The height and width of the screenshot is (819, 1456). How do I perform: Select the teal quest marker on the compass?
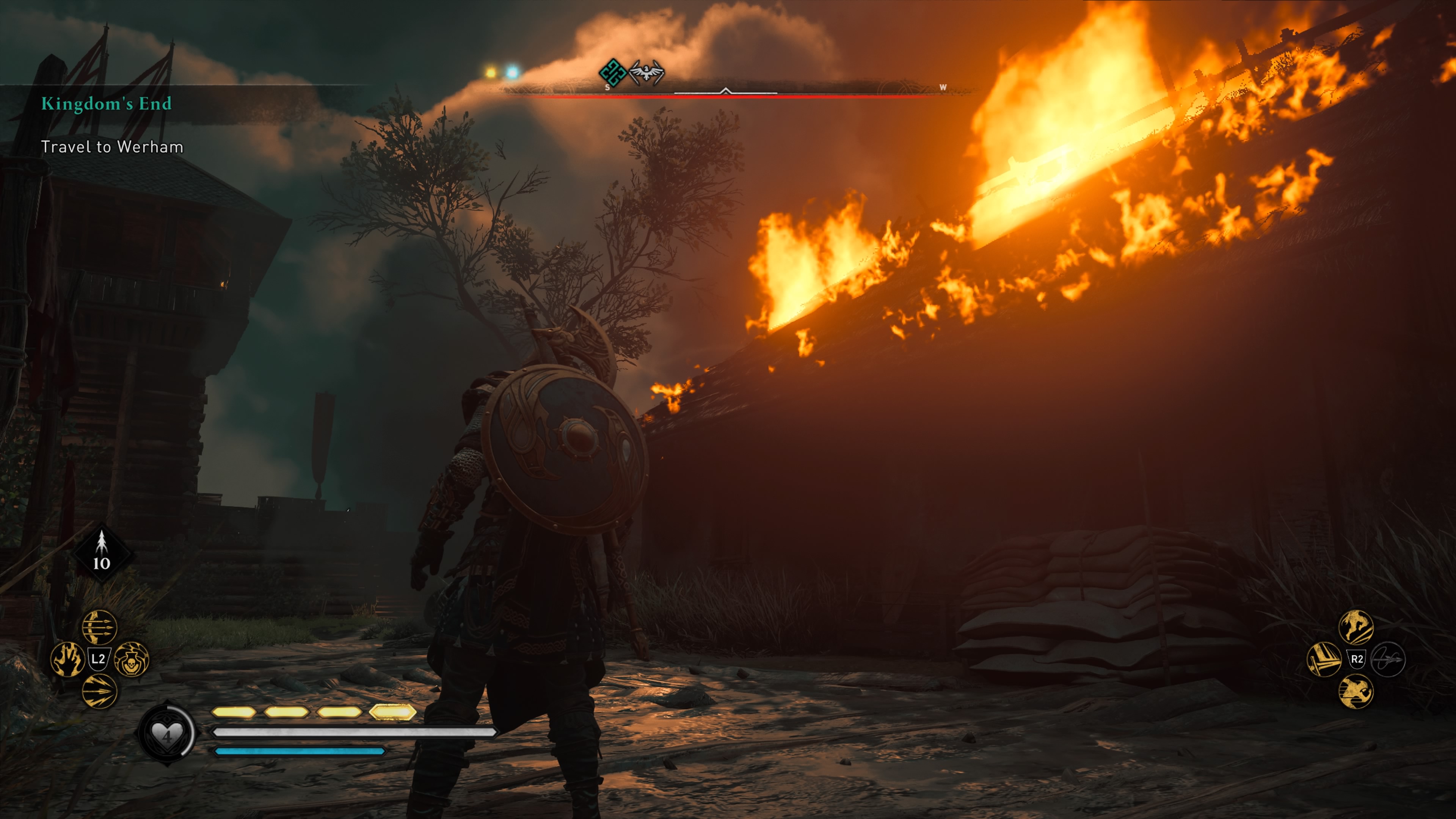tap(612, 73)
